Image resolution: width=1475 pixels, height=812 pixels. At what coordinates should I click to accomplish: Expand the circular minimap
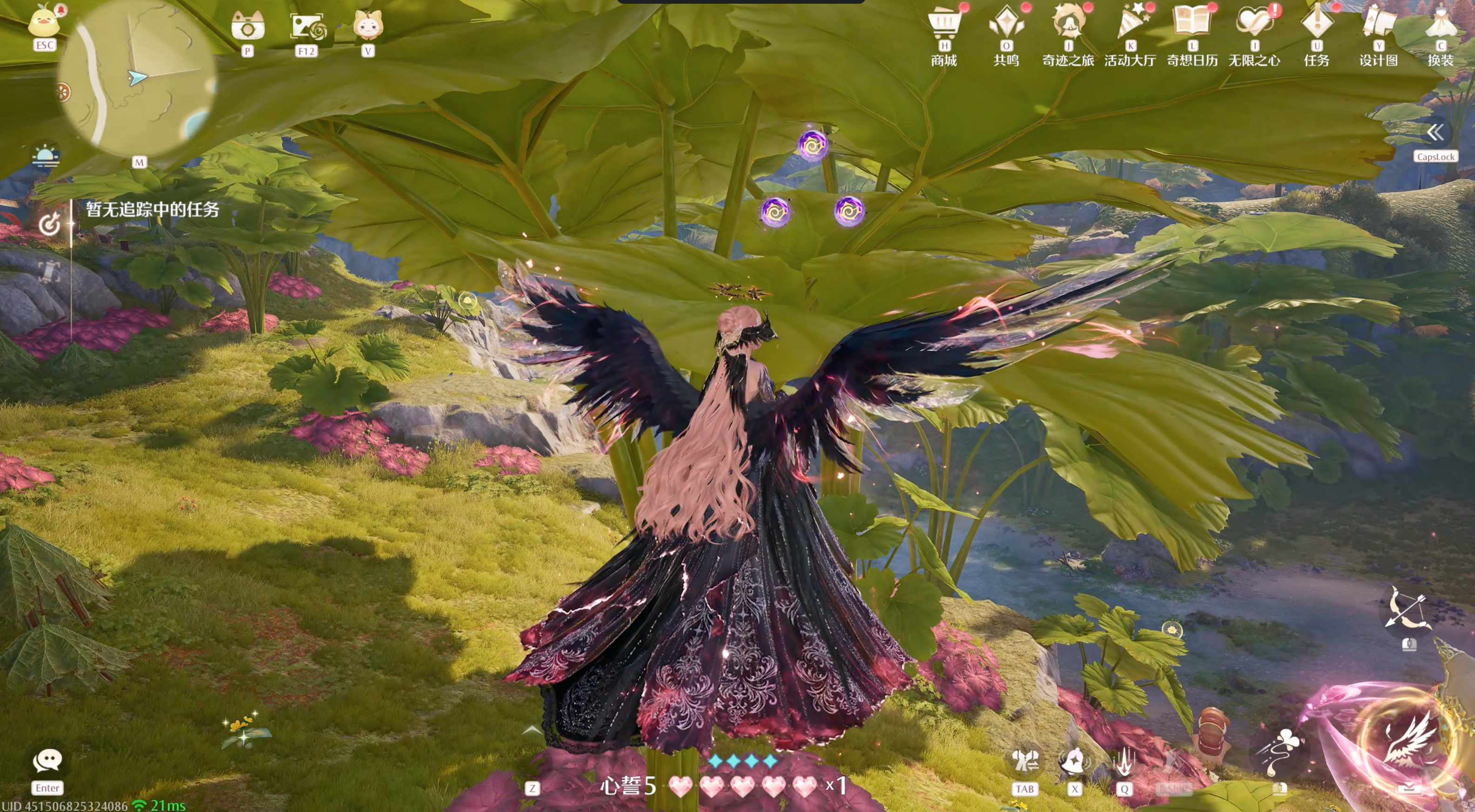tap(137, 80)
